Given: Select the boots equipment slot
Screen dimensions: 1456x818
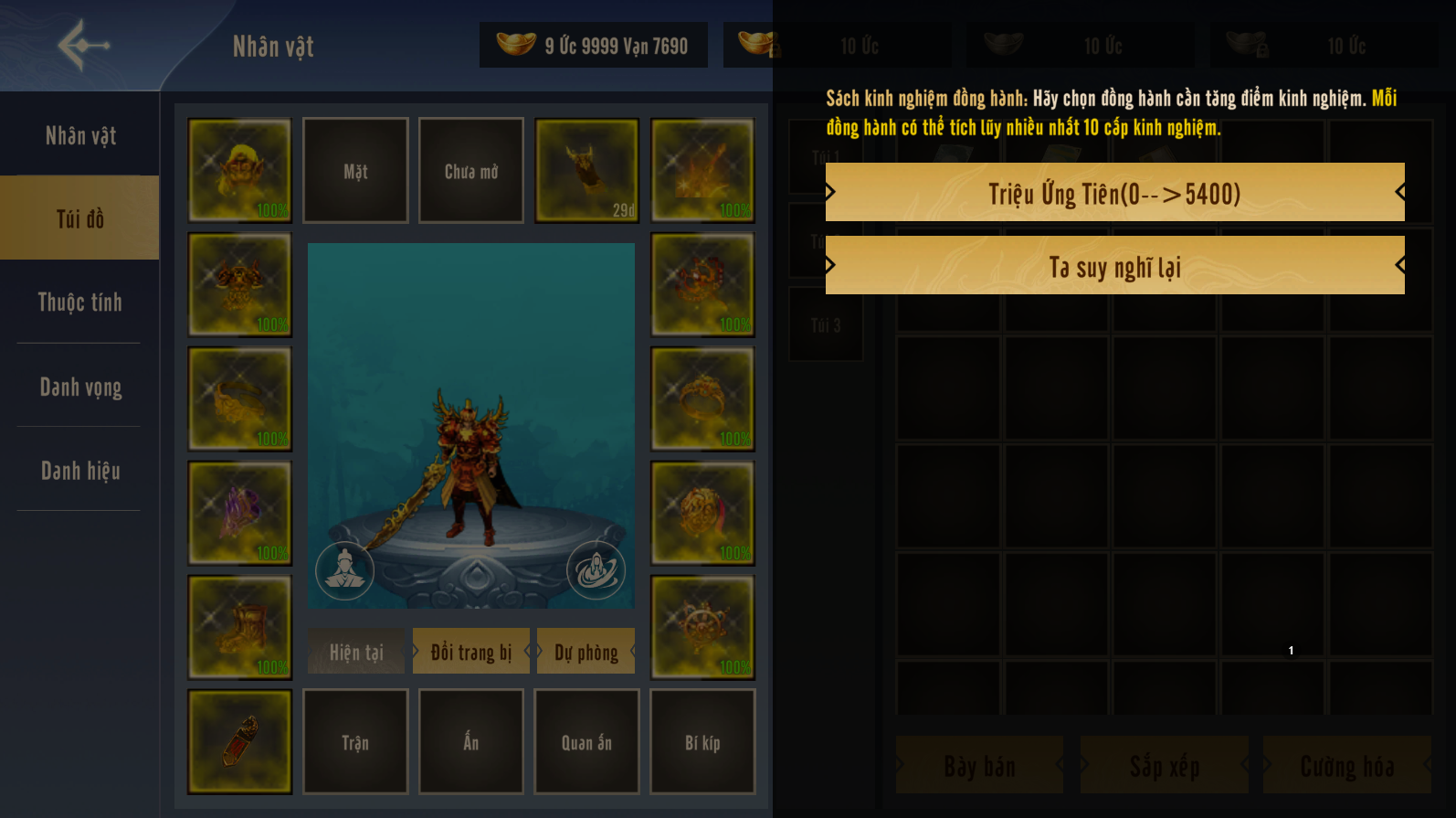Looking at the screenshot, I should click(x=239, y=628).
